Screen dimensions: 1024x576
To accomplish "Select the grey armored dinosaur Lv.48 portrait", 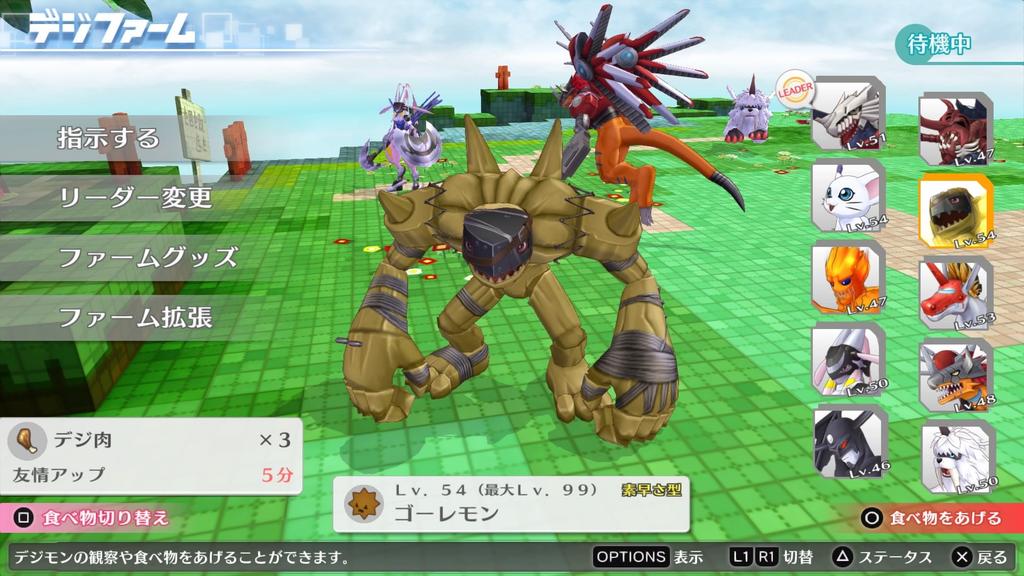I will tap(955, 375).
